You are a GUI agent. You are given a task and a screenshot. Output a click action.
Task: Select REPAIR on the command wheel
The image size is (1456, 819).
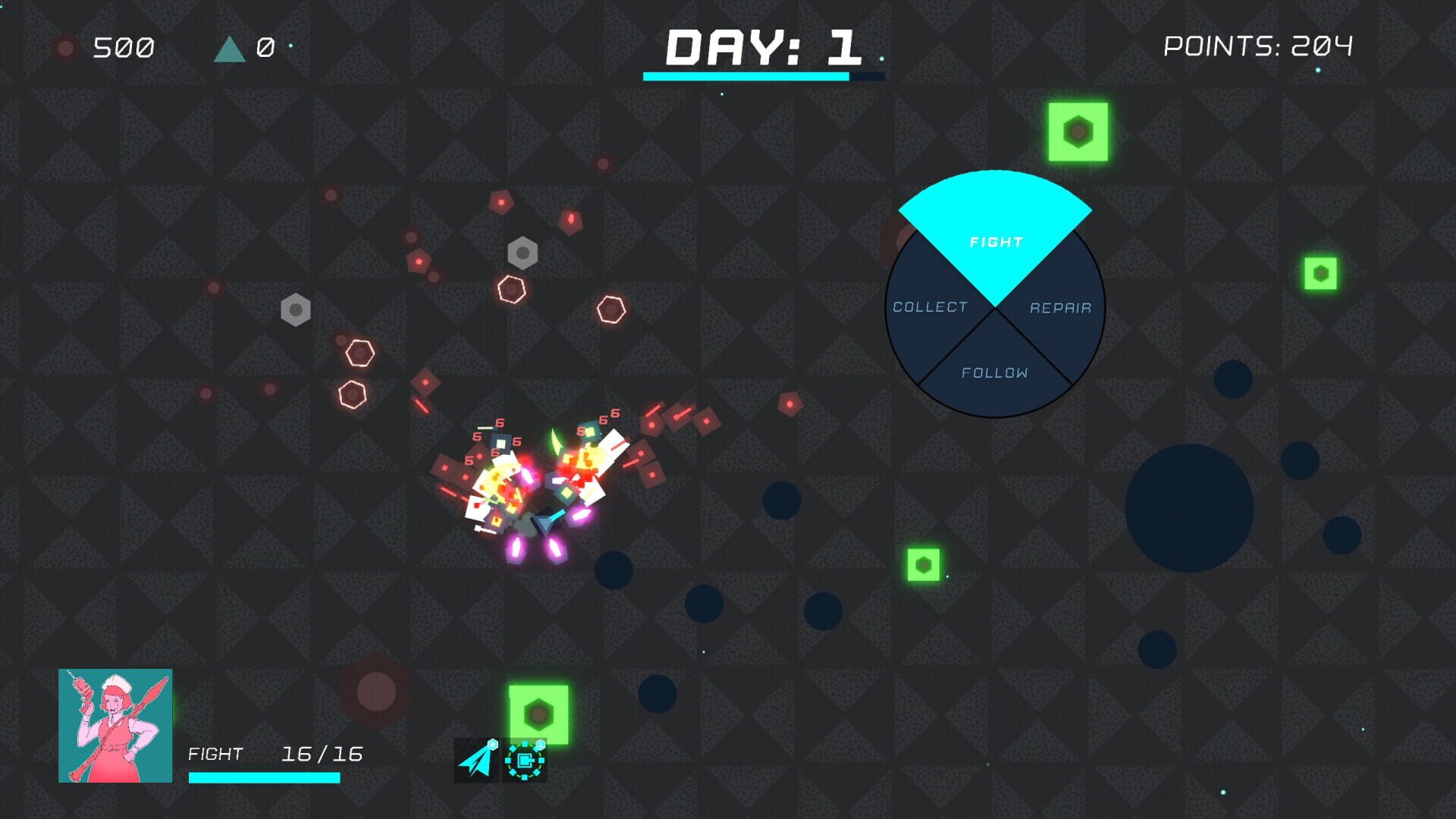pyautogui.click(x=1060, y=307)
